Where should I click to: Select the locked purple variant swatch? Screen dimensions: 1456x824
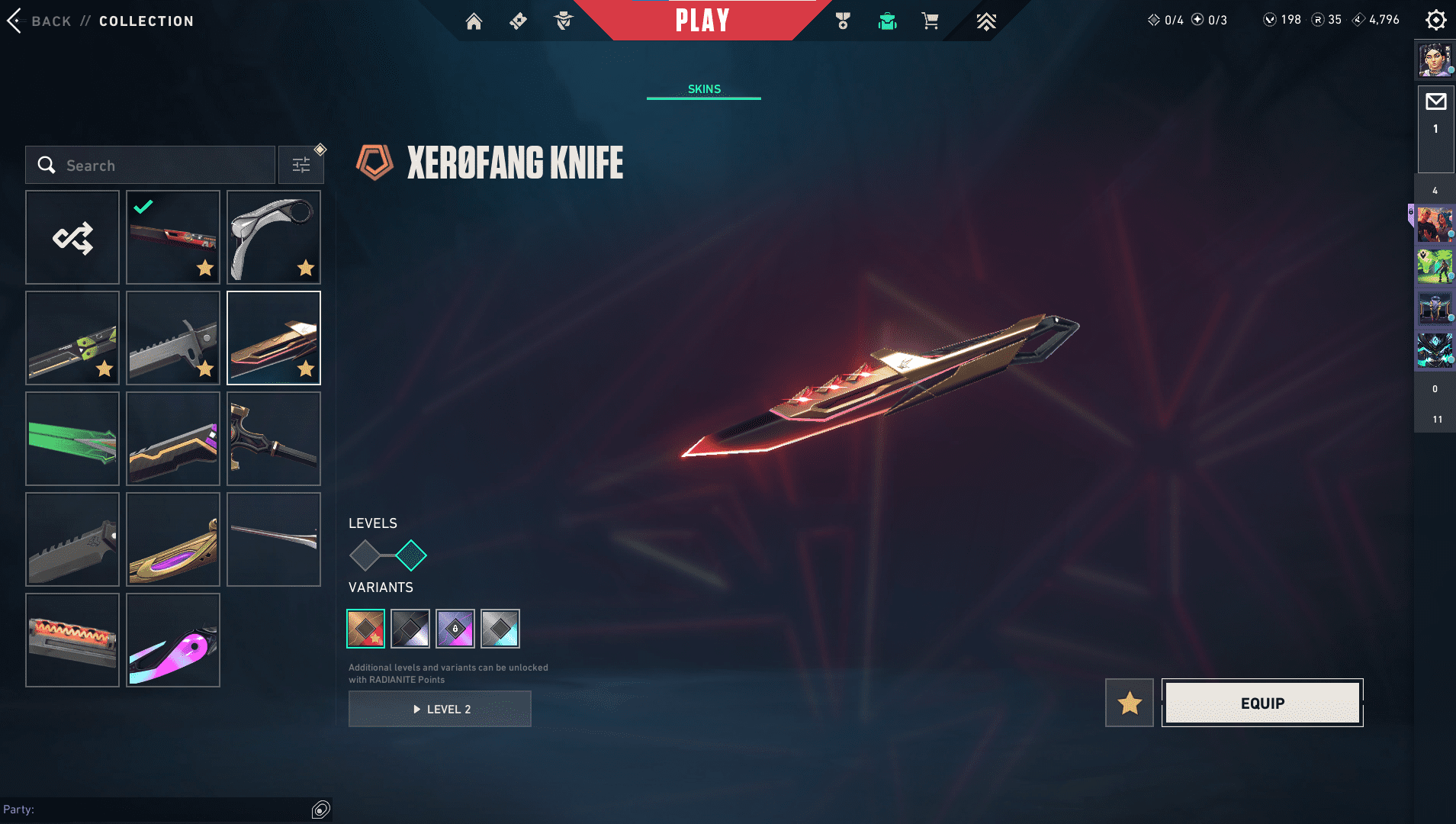click(x=456, y=628)
